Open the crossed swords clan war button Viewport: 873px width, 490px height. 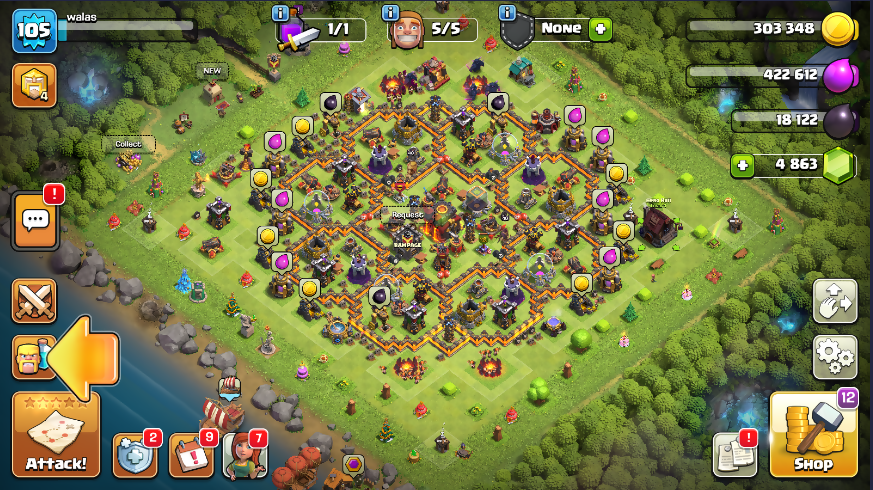(x=34, y=301)
